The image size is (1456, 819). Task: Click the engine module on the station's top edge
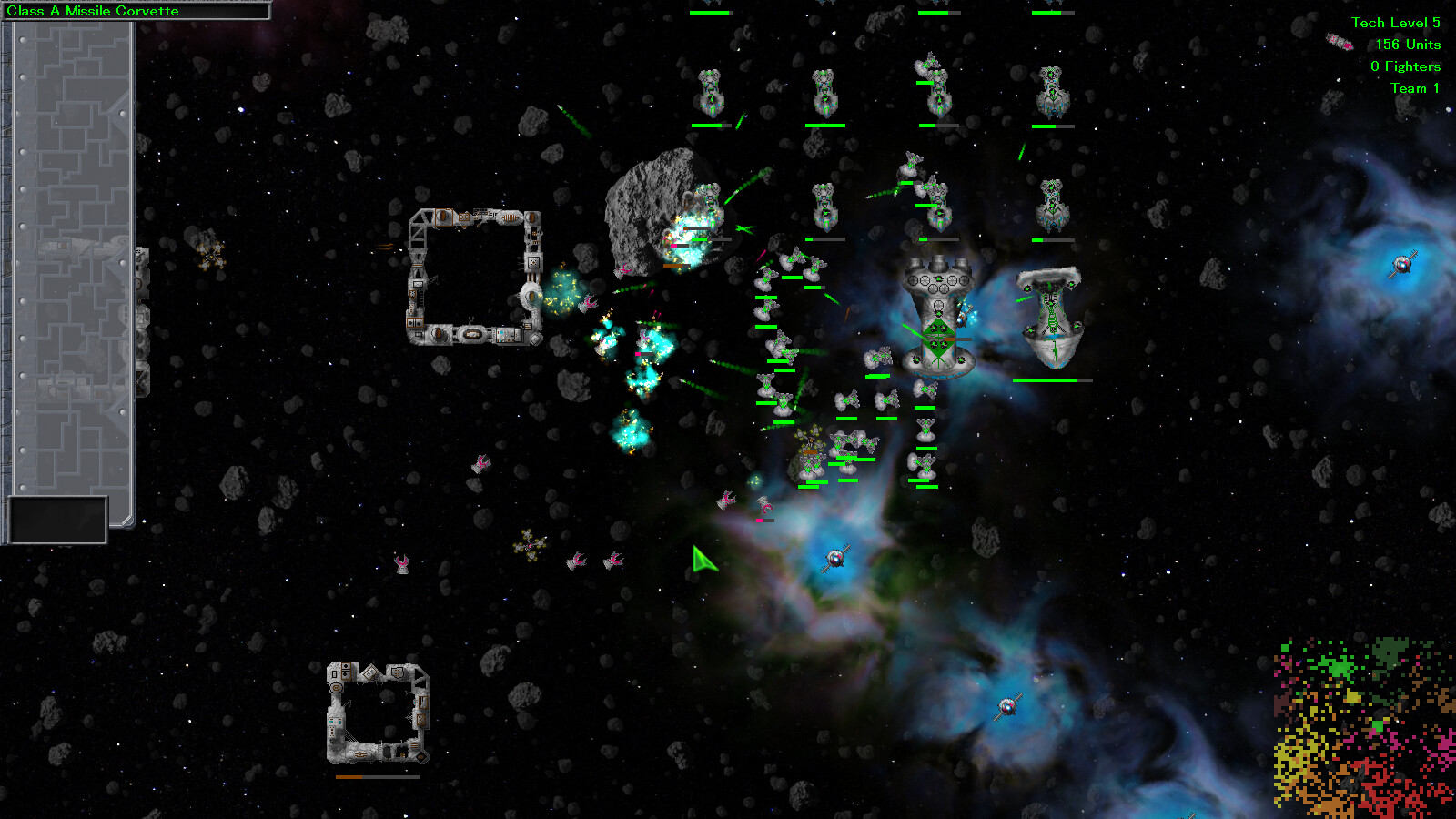(510, 217)
